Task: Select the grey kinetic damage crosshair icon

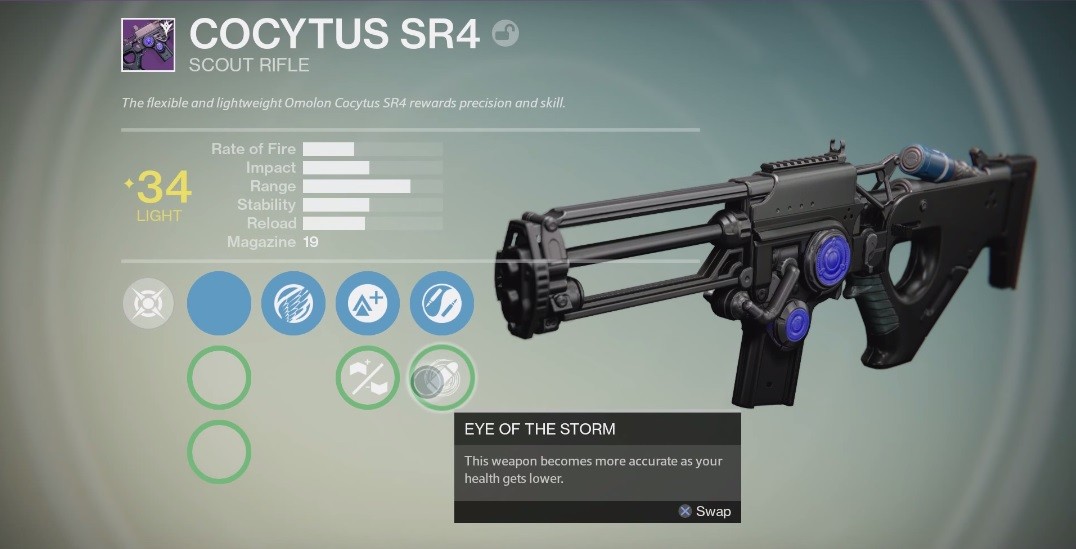Action: [148, 303]
